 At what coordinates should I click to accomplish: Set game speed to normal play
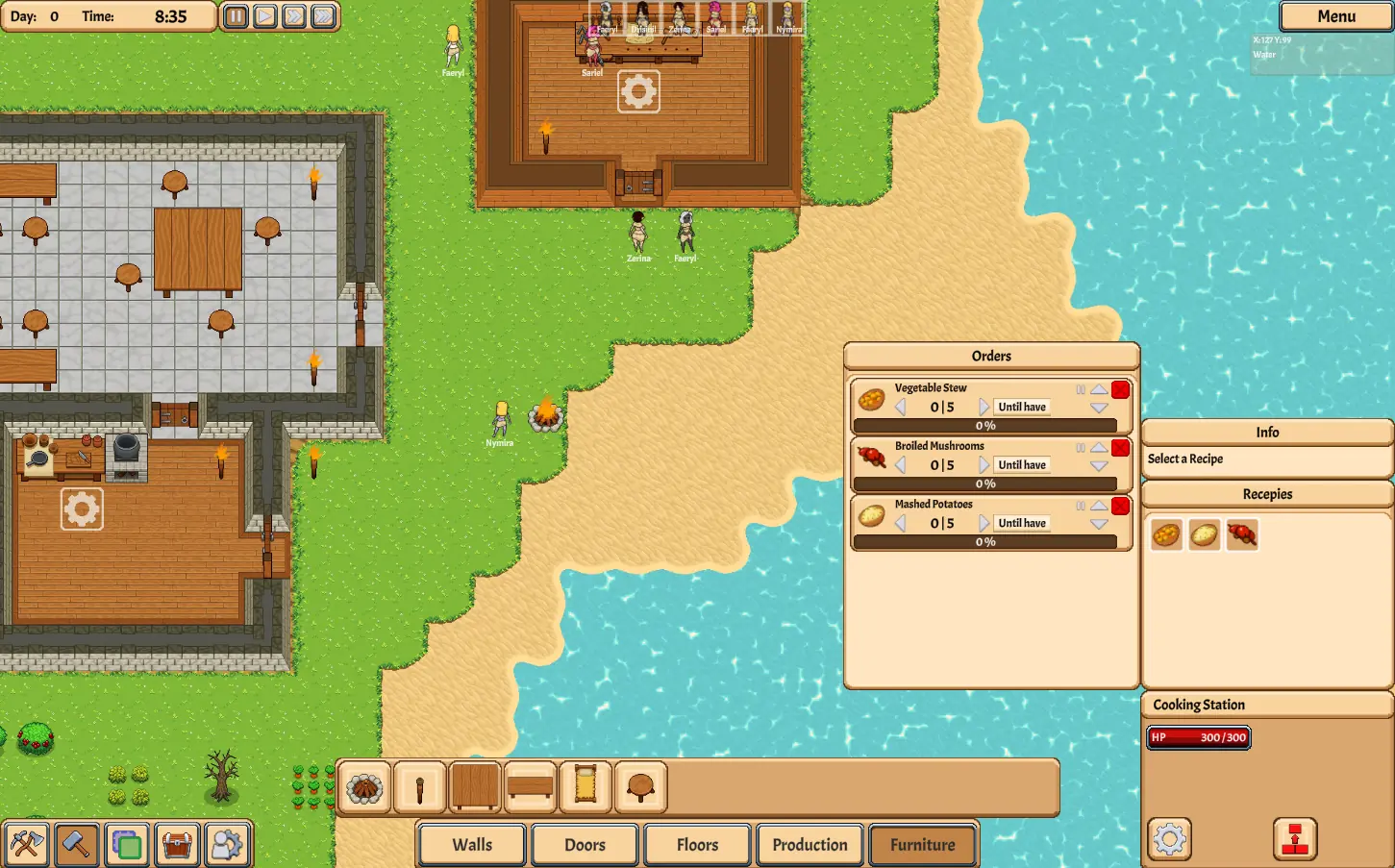265,16
